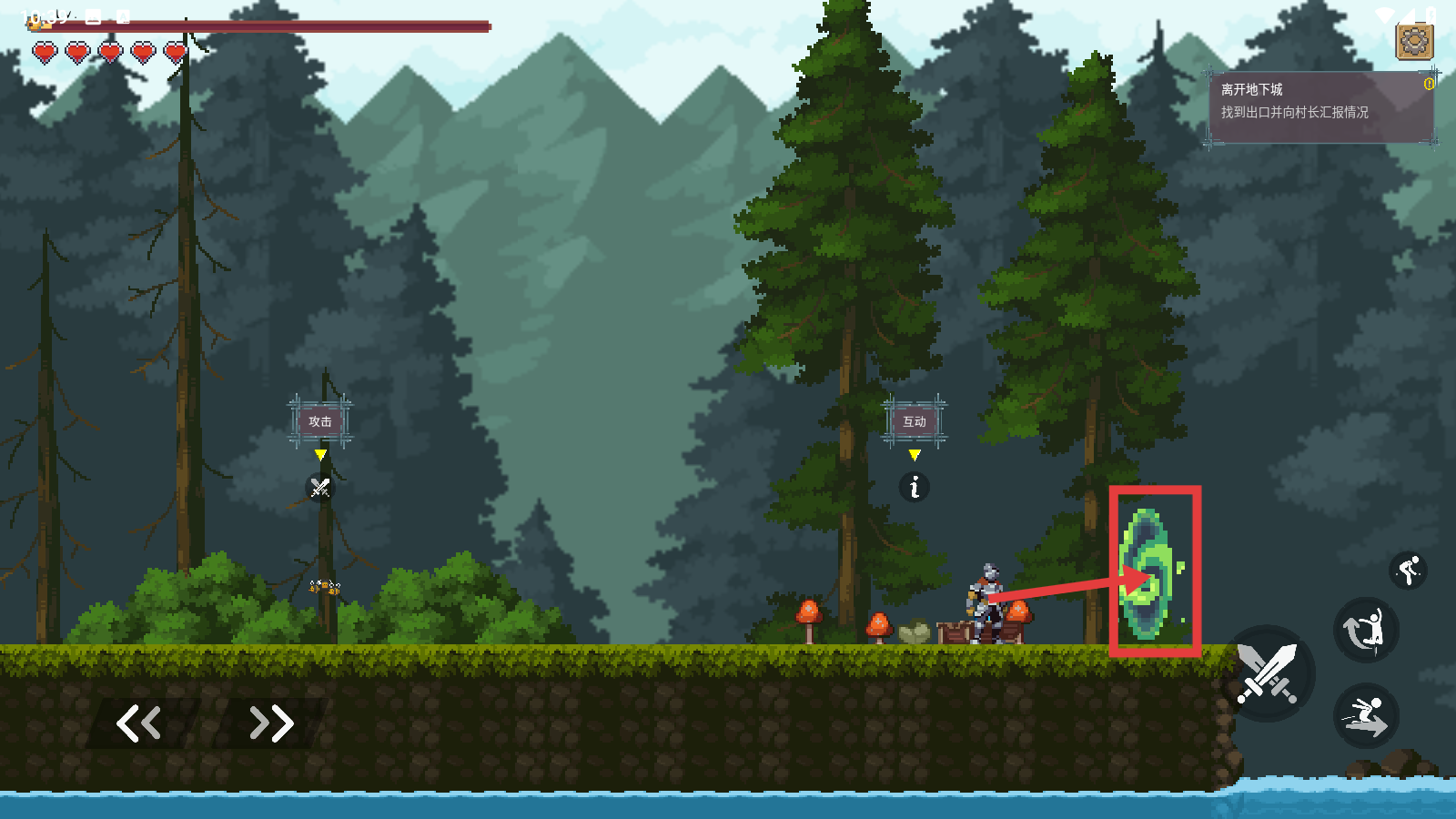Open the gear settings menu
1456x819 pixels.
(x=1414, y=41)
